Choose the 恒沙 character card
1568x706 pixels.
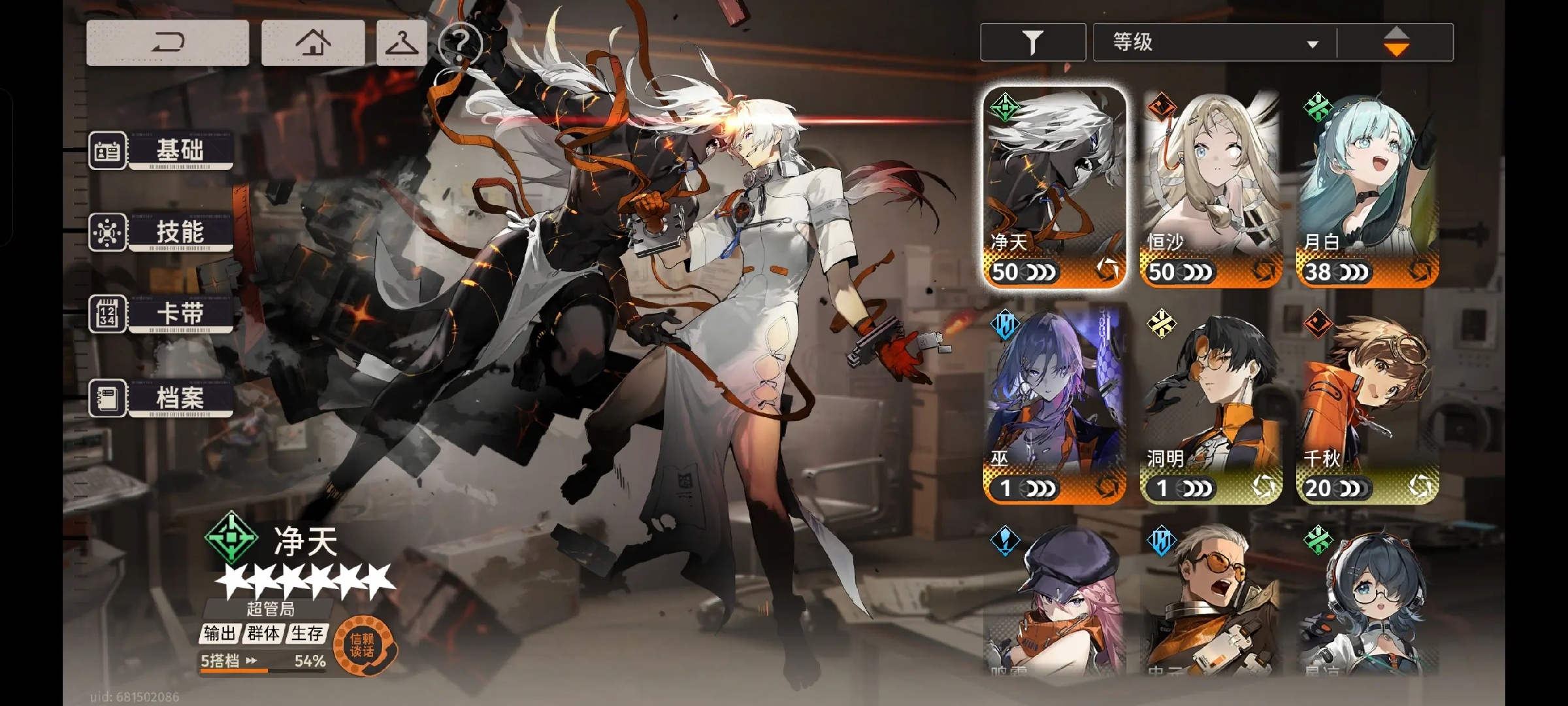click(1211, 188)
